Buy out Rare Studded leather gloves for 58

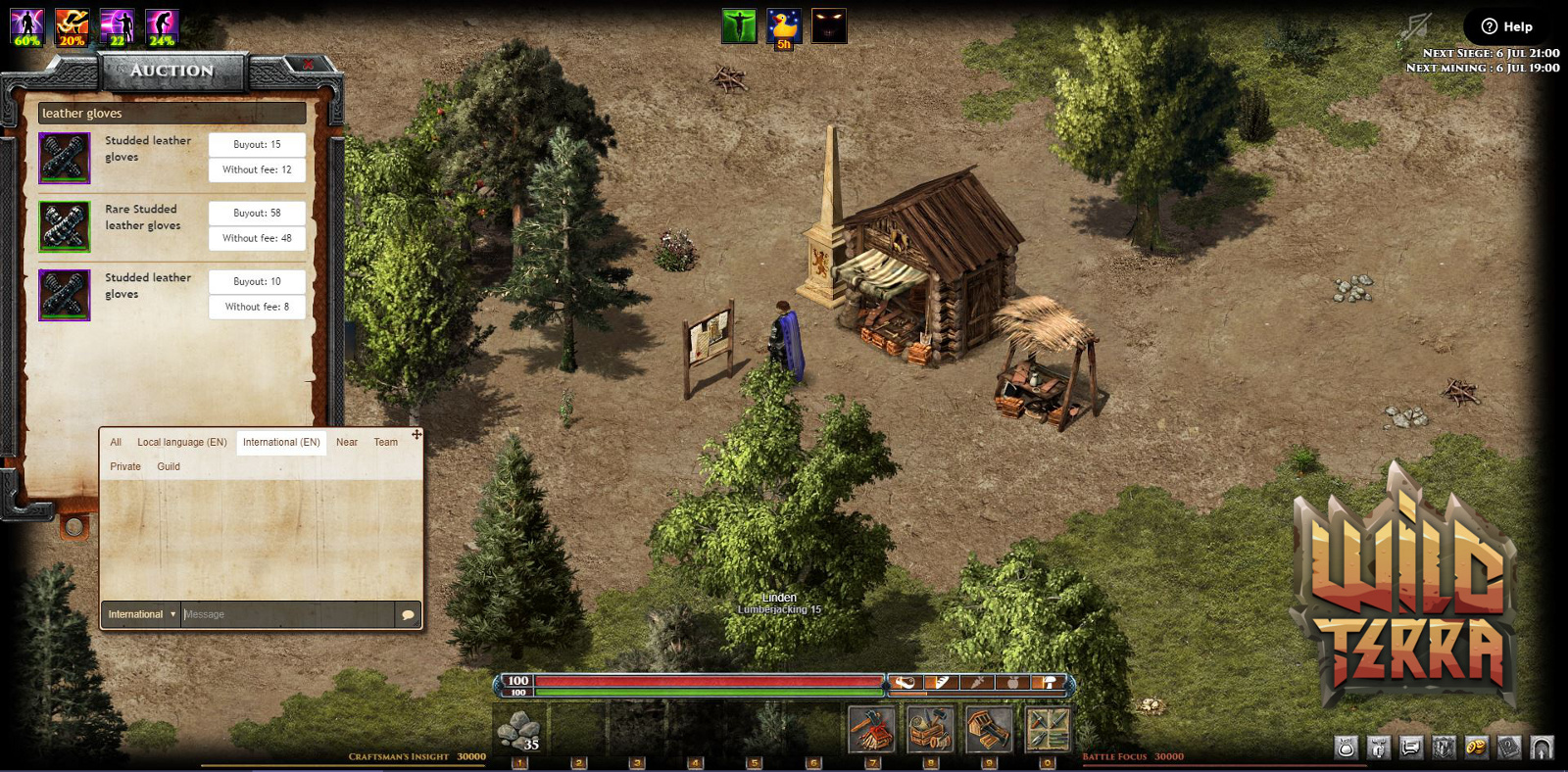(x=257, y=213)
